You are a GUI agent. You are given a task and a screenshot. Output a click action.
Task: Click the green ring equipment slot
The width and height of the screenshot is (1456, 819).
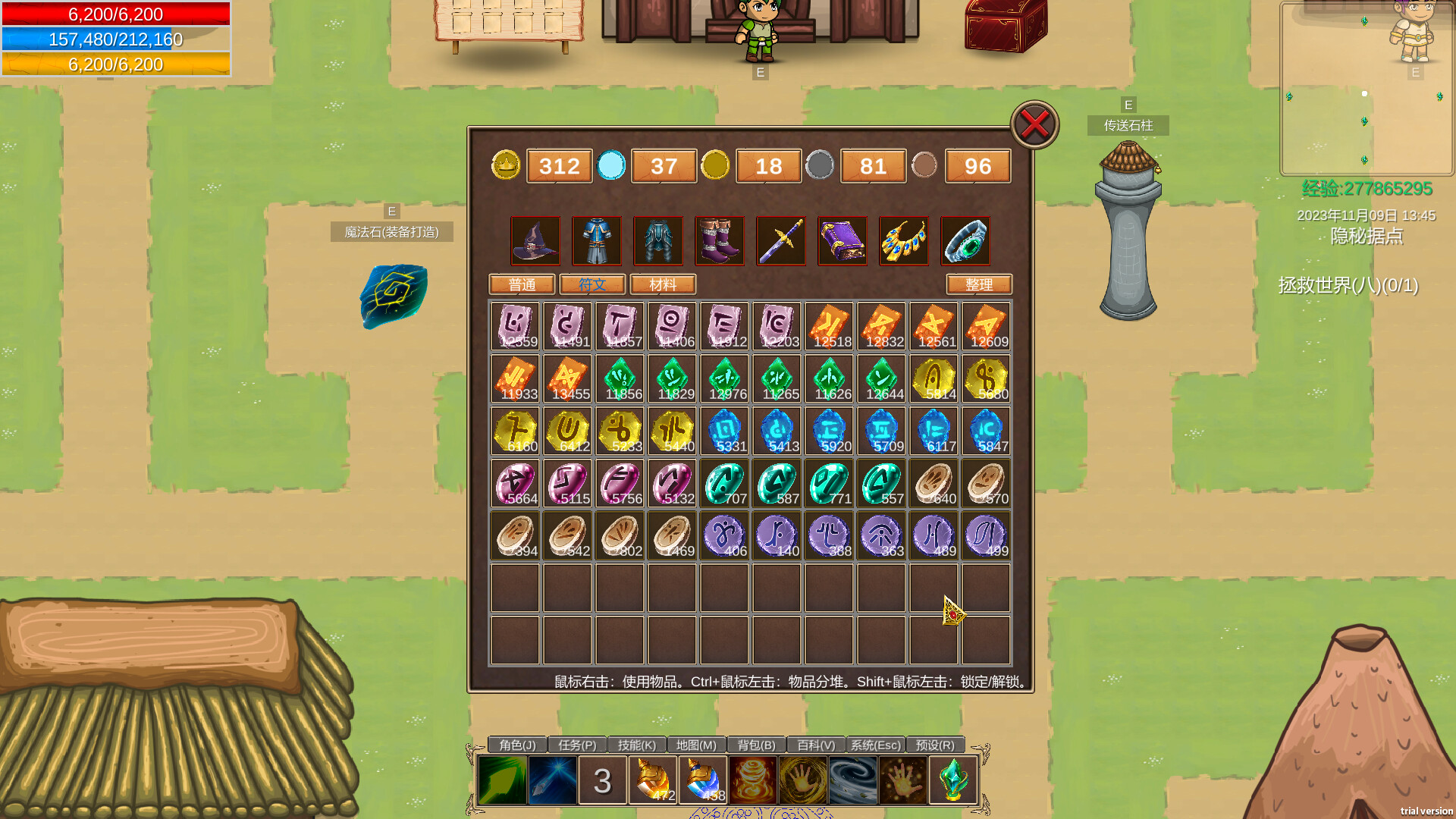tap(966, 241)
